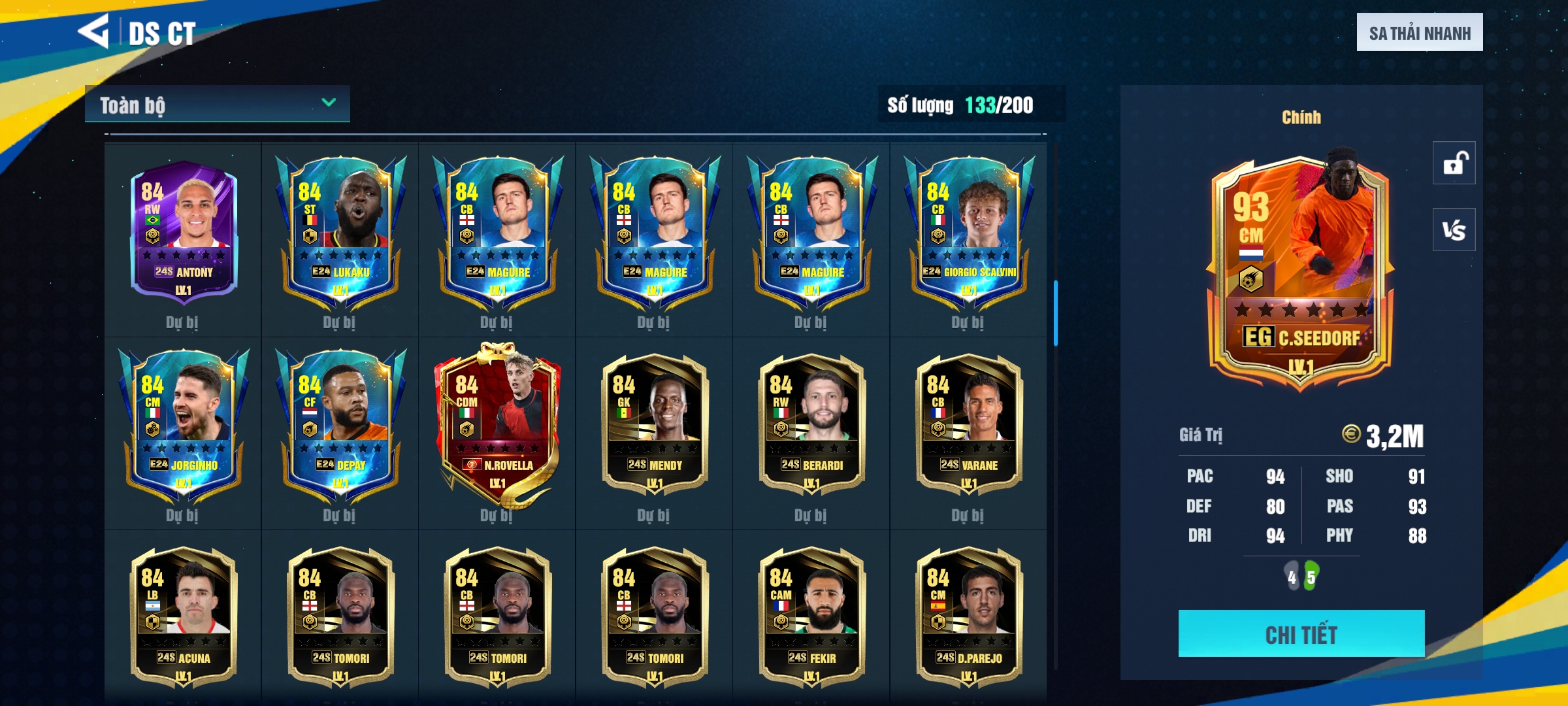Select the 24S Antony card
The image size is (1568, 706).
tap(184, 232)
